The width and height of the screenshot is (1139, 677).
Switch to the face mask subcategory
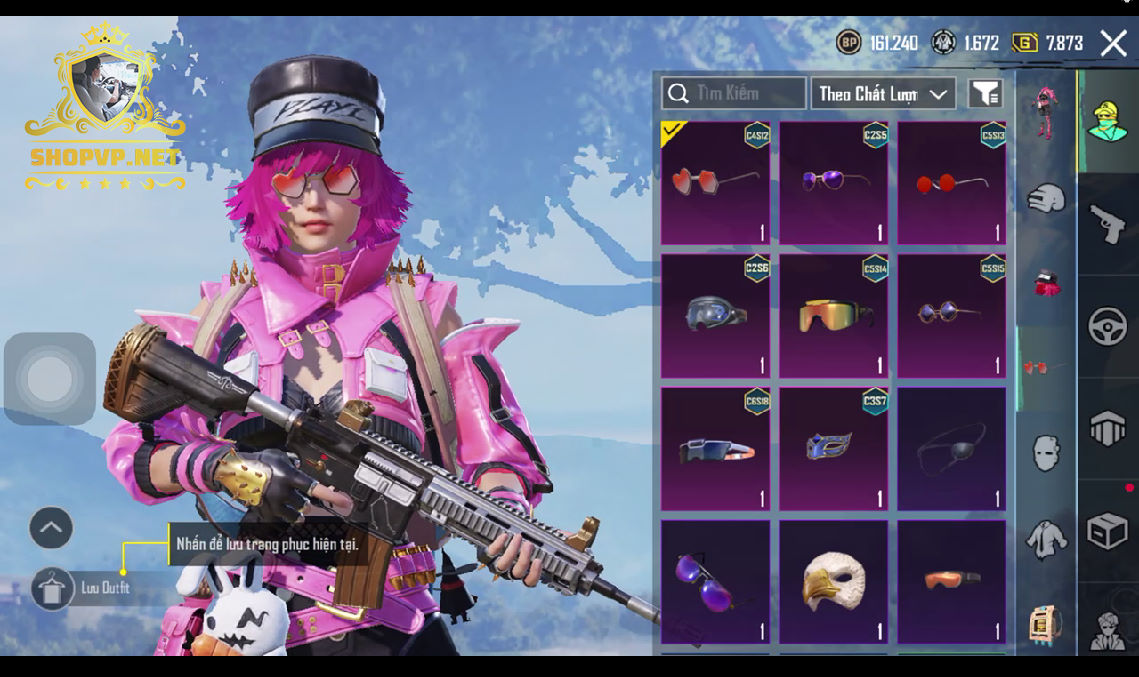click(x=1046, y=452)
